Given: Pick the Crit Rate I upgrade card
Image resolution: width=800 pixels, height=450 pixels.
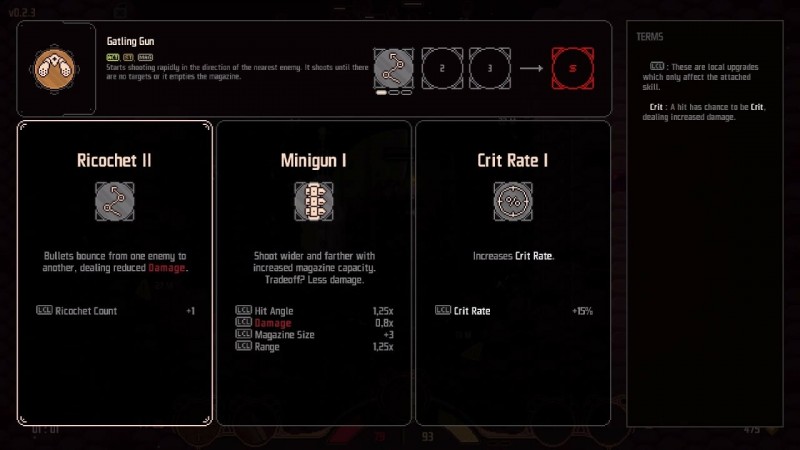Looking at the screenshot, I should (x=512, y=272).
